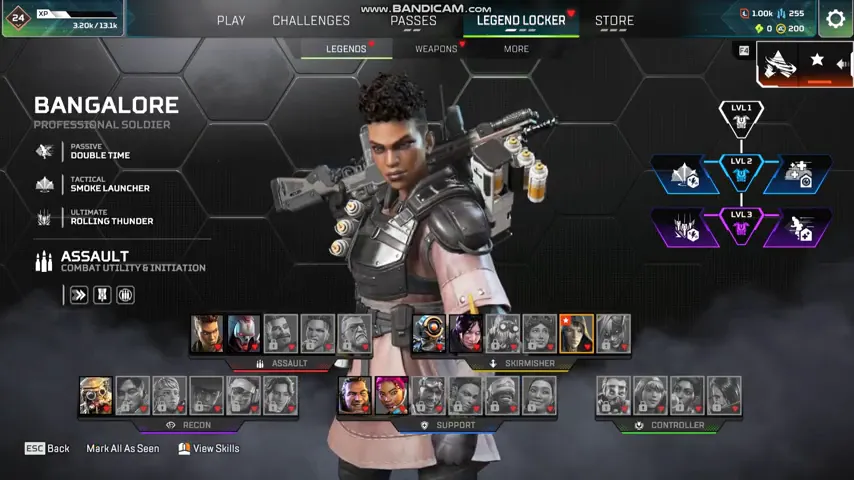The height and width of the screenshot is (480, 854).
Task: Open settings with the gear icon
Action: pos(835,19)
